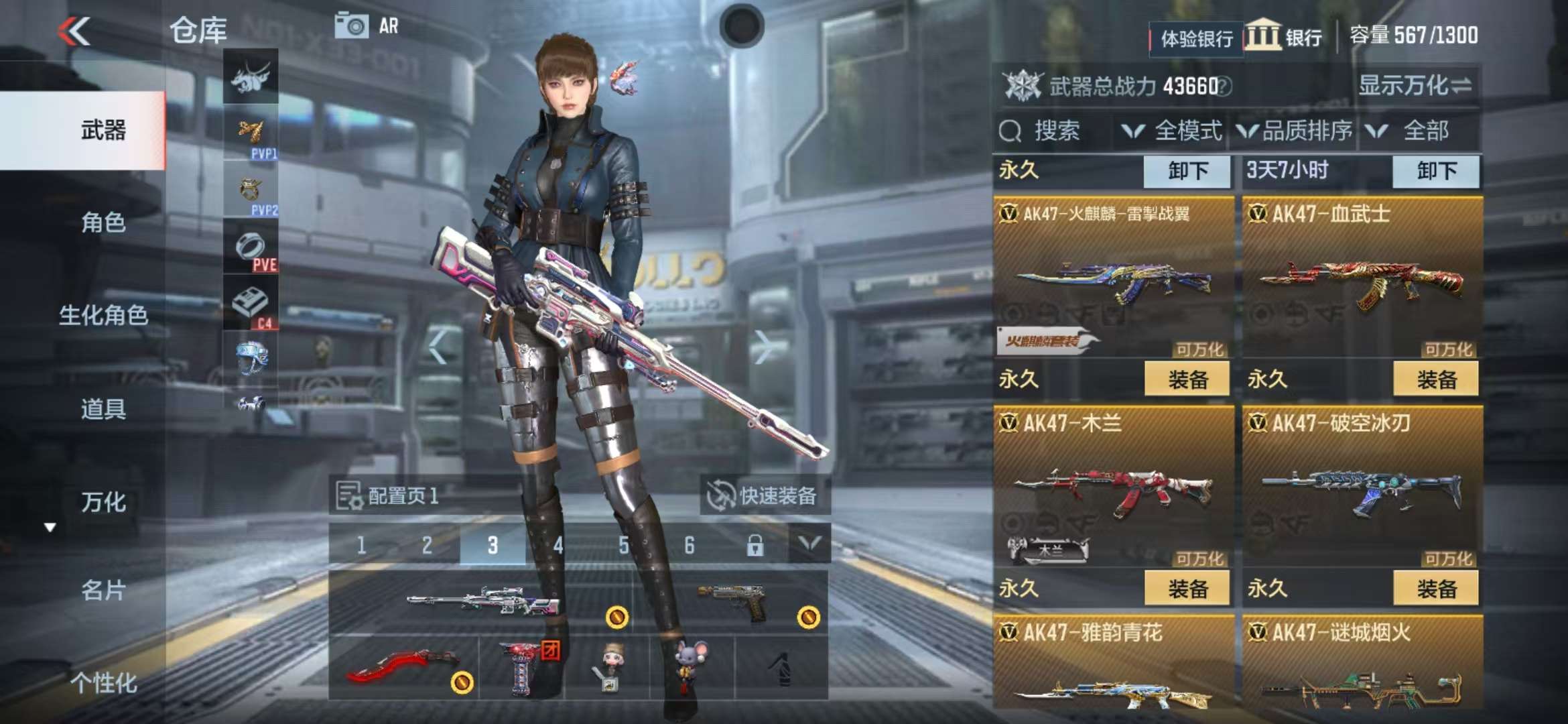Select the red blade melee slot
The image size is (1568, 724).
click(x=403, y=668)
